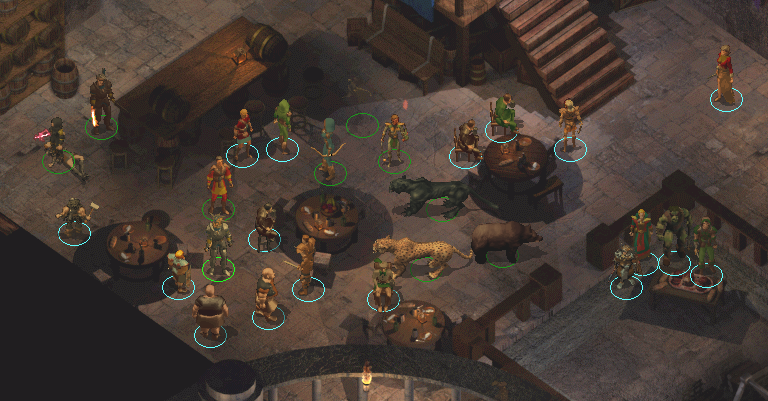The width and height of the screenshot is (768, 401).
Task: Select the brown bear
Action: 504,242
